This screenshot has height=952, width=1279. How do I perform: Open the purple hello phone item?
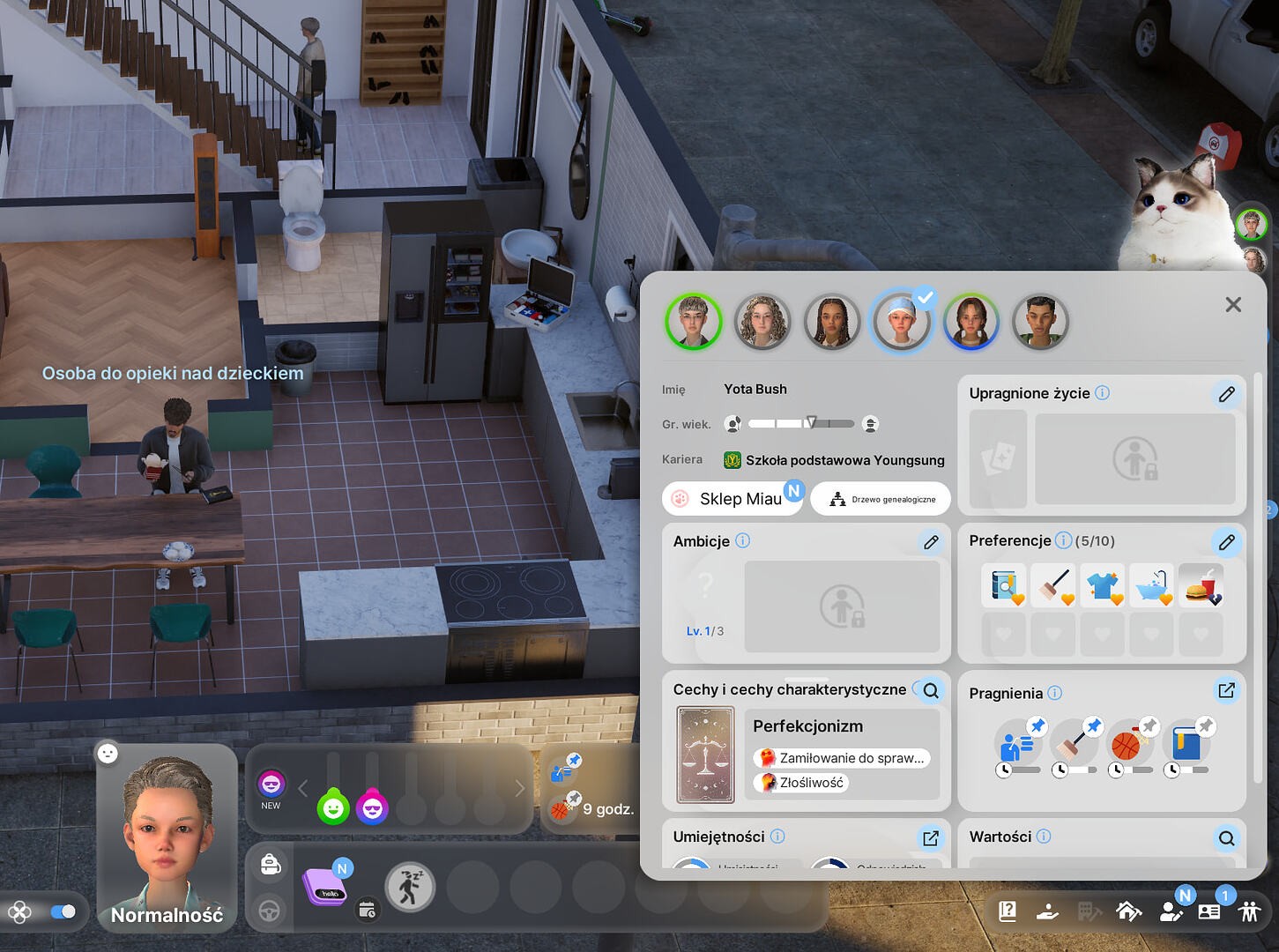[x=324, y=886]
